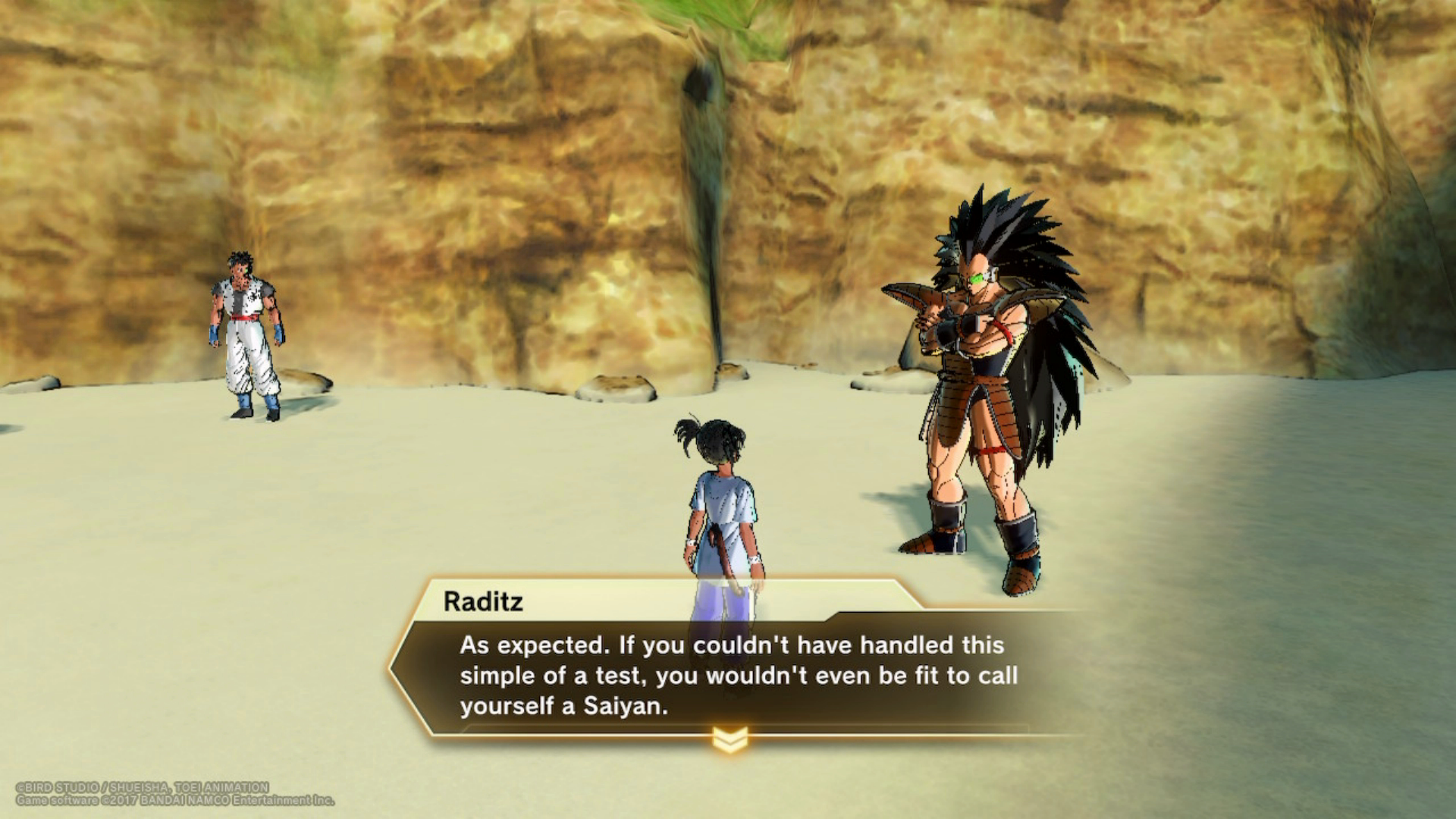The image size is (1456, 819).
Task: Click Raditz's dialogue text box
Action: click(x=737, y=675)
